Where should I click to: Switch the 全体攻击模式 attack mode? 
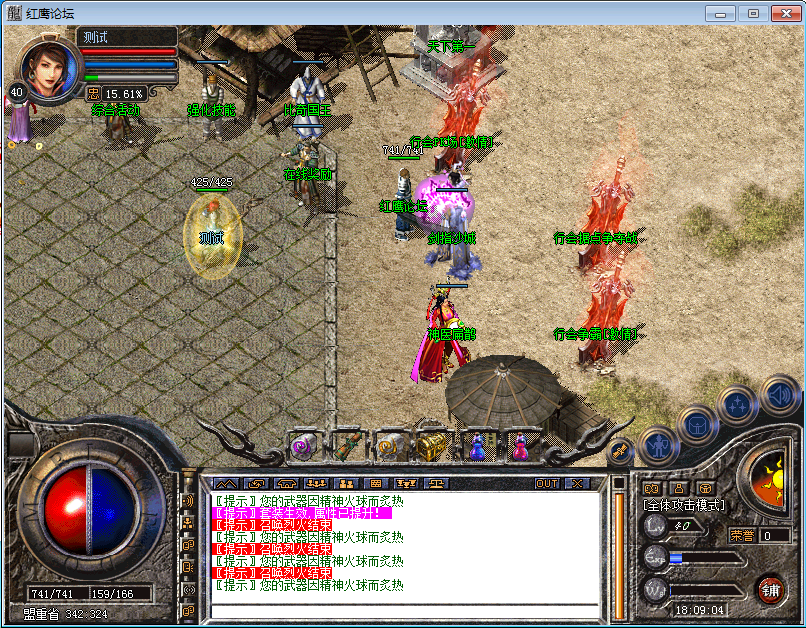pos(684,505)
